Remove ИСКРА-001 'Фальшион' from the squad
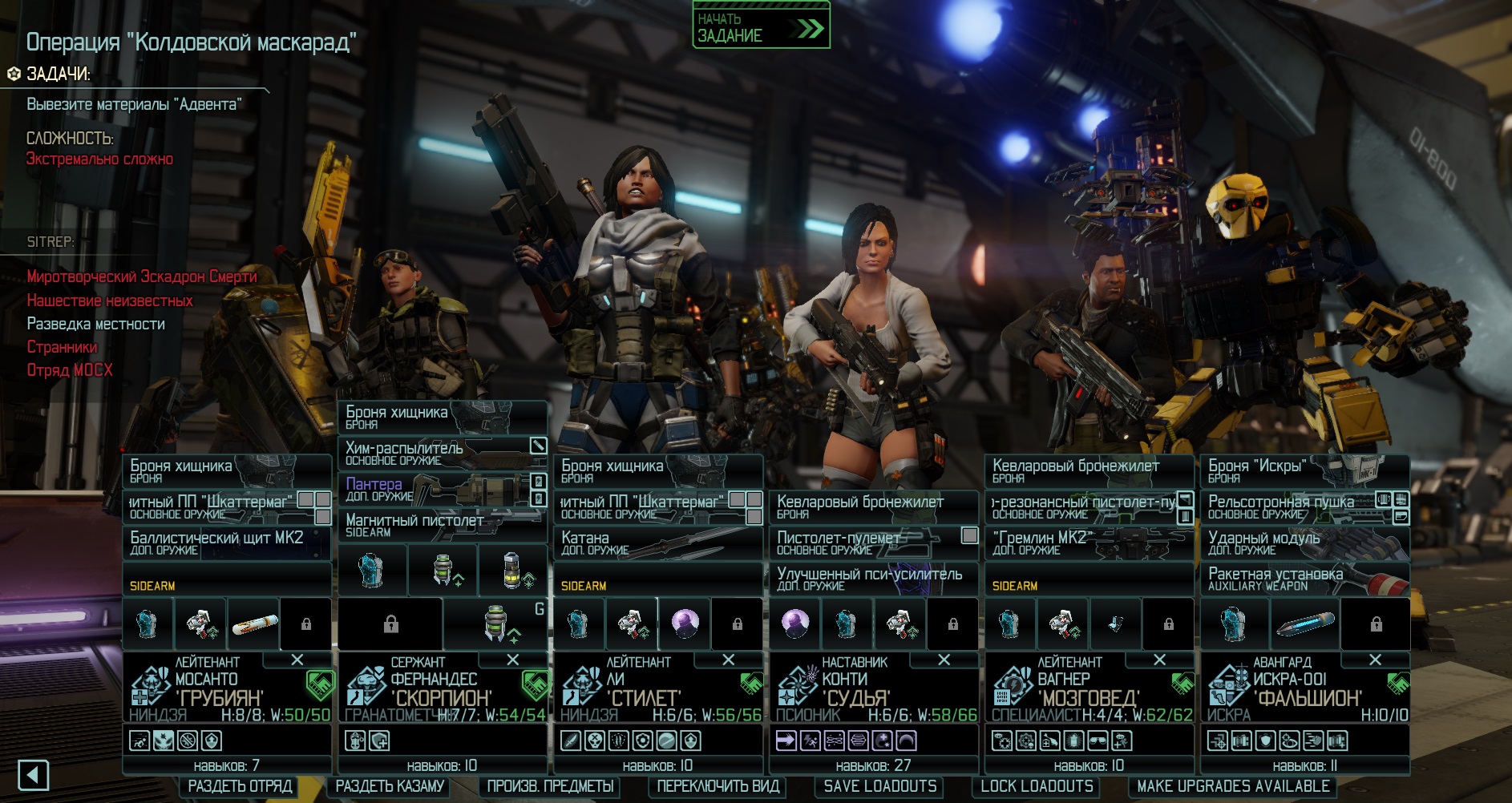 [1376, 660]
